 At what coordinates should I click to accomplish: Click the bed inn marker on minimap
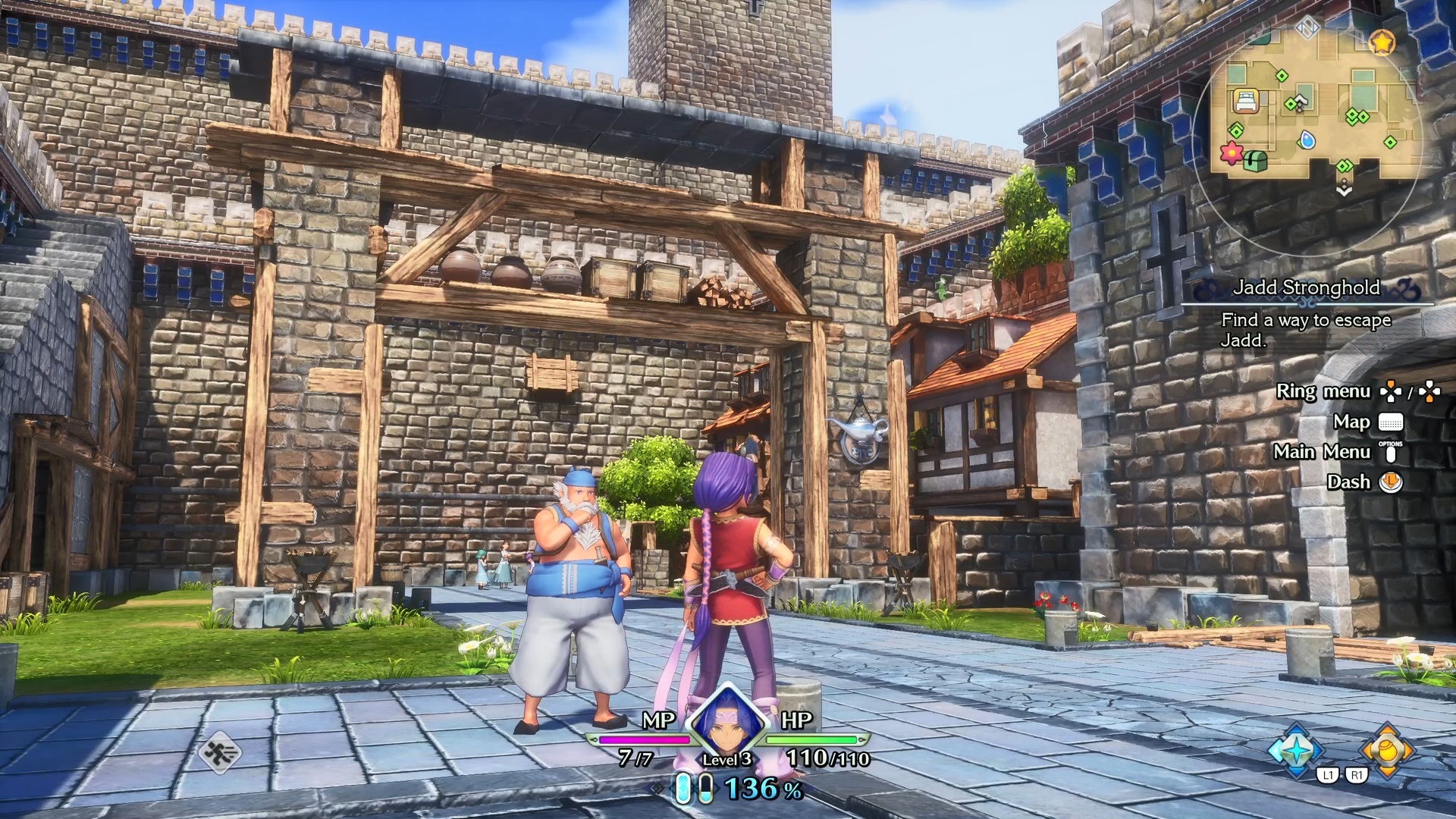pyautogui.click(x=1246, y=101)
